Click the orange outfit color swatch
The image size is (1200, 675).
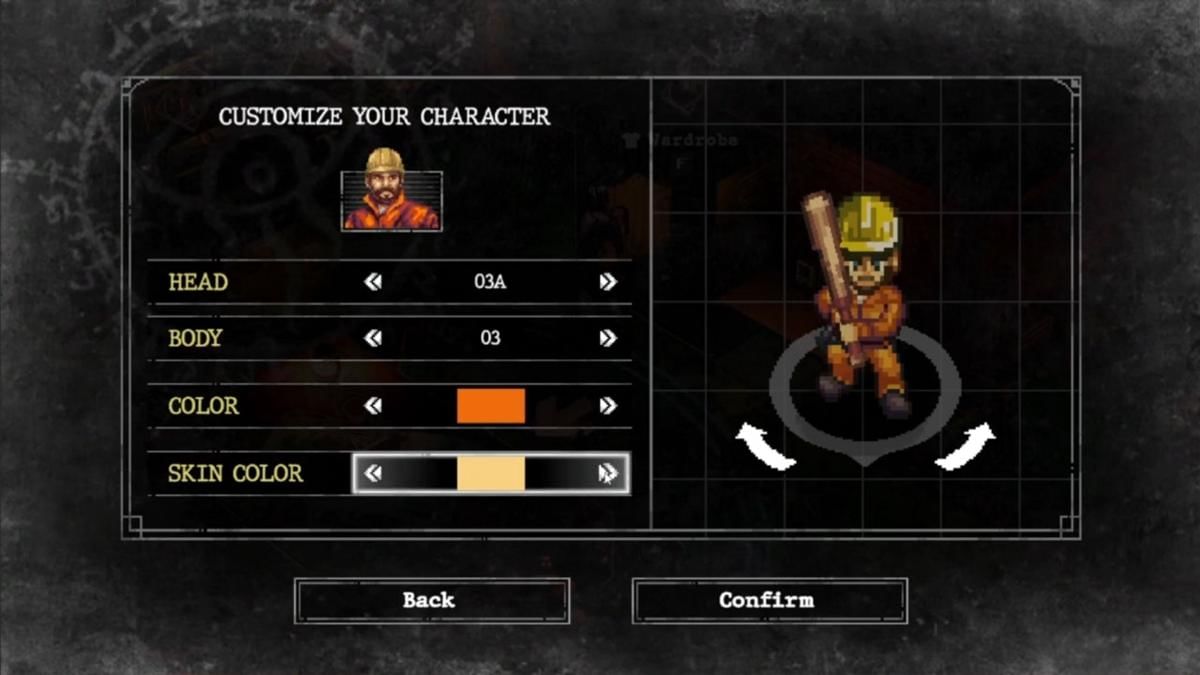pos(491,406)
